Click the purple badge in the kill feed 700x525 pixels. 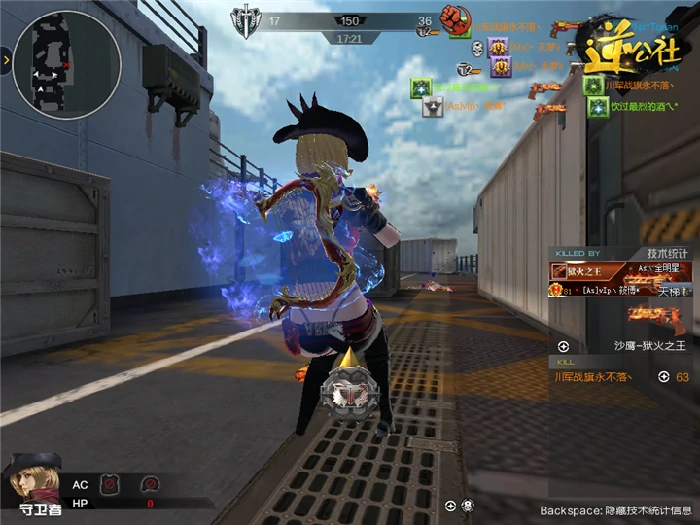[498, 46]
